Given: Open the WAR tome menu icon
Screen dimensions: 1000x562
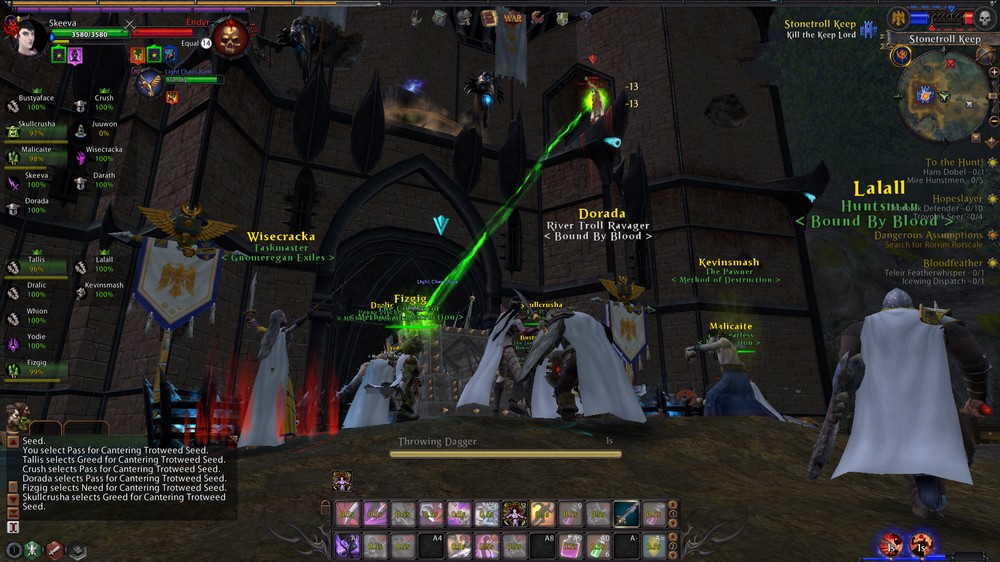Looking at the screenshot, I should (513, 17).
